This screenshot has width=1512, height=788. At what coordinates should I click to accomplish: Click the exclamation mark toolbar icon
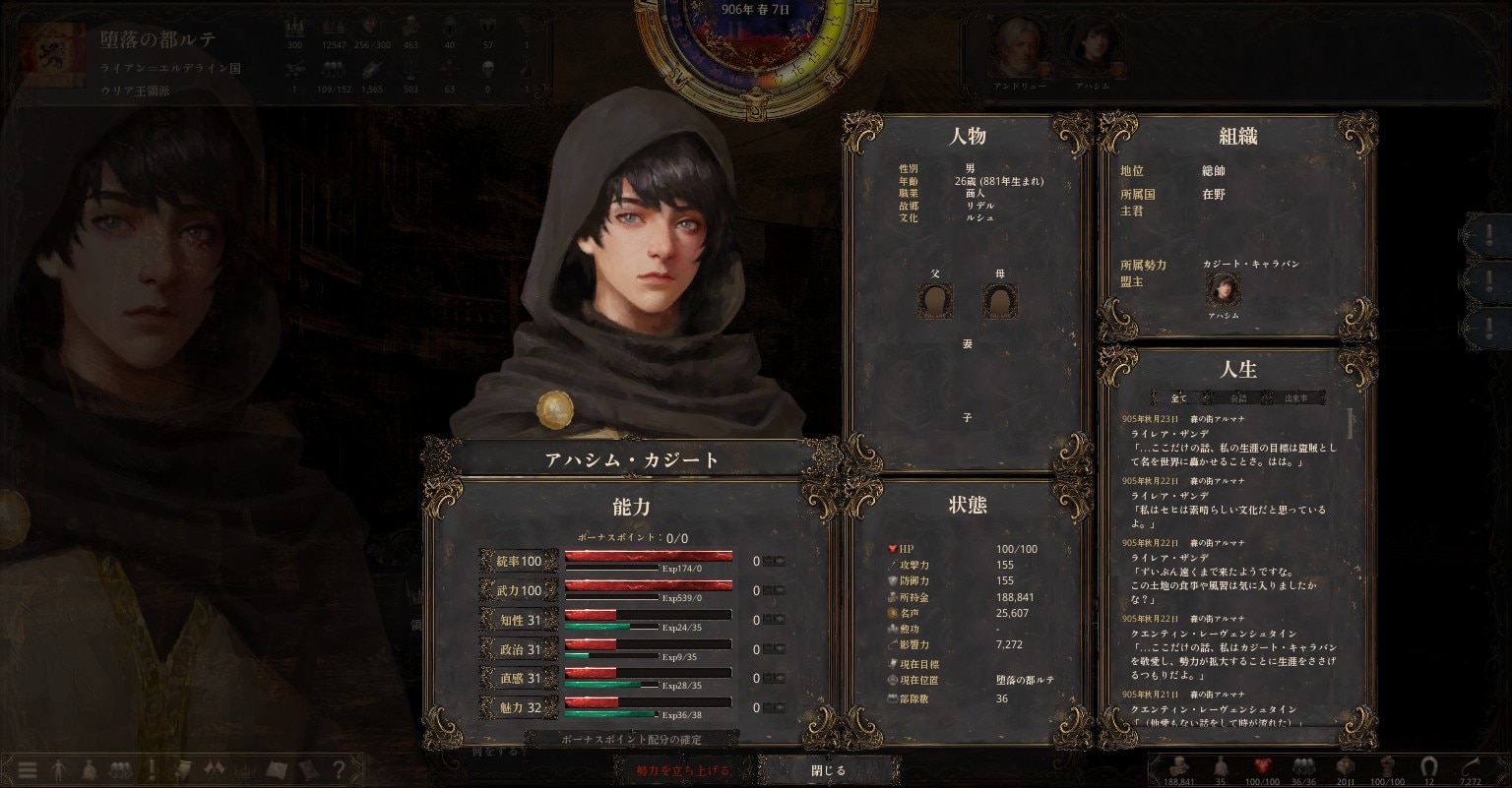point(152,770)
